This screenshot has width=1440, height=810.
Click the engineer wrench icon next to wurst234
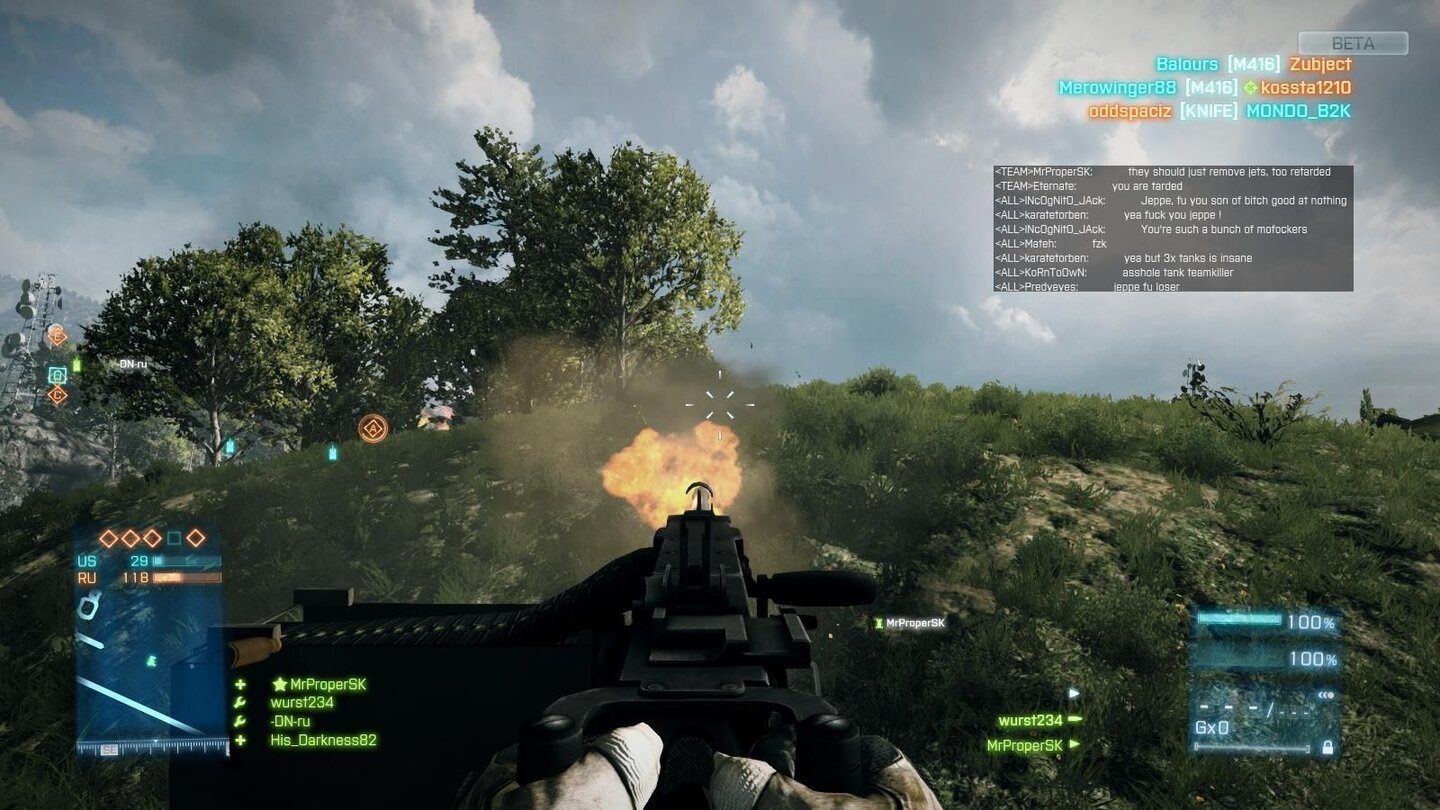coord(238,702)
